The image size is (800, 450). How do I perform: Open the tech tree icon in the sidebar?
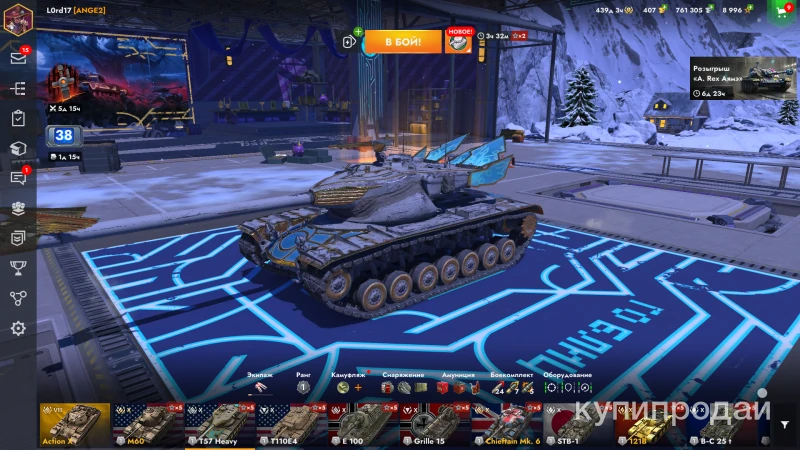(18, 88)
